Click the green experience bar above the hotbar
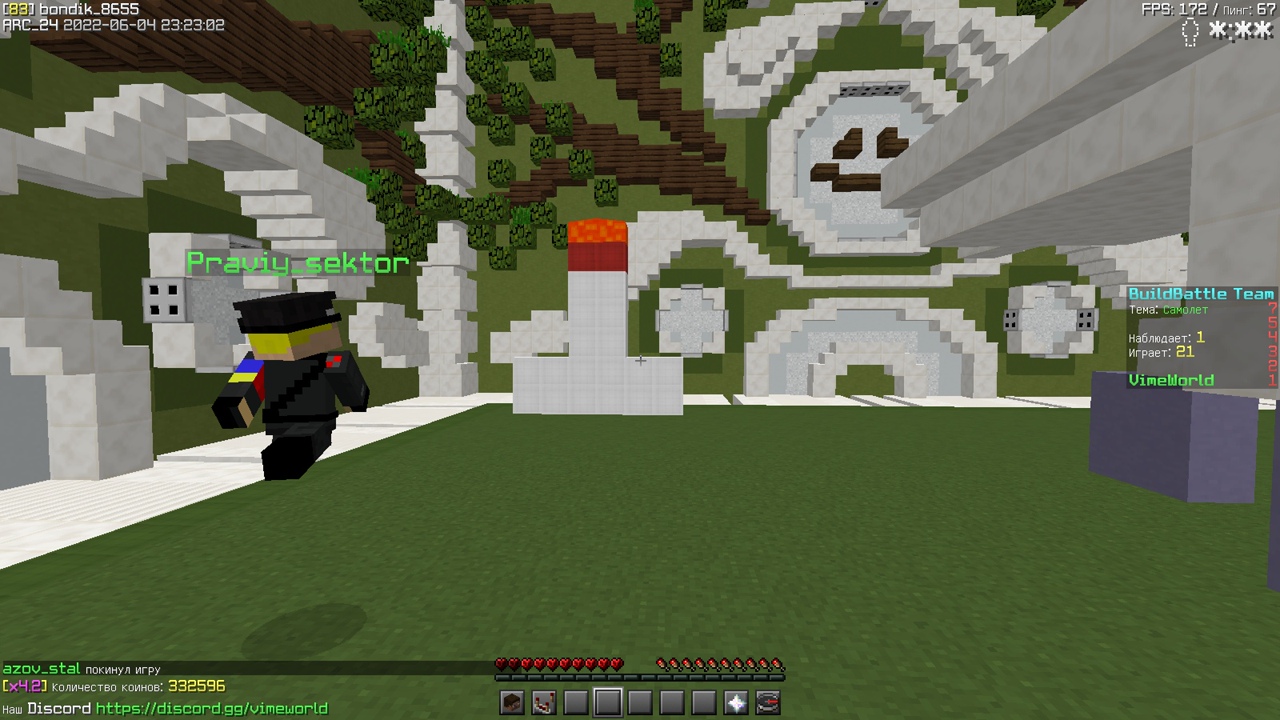 tap(640, 679)
